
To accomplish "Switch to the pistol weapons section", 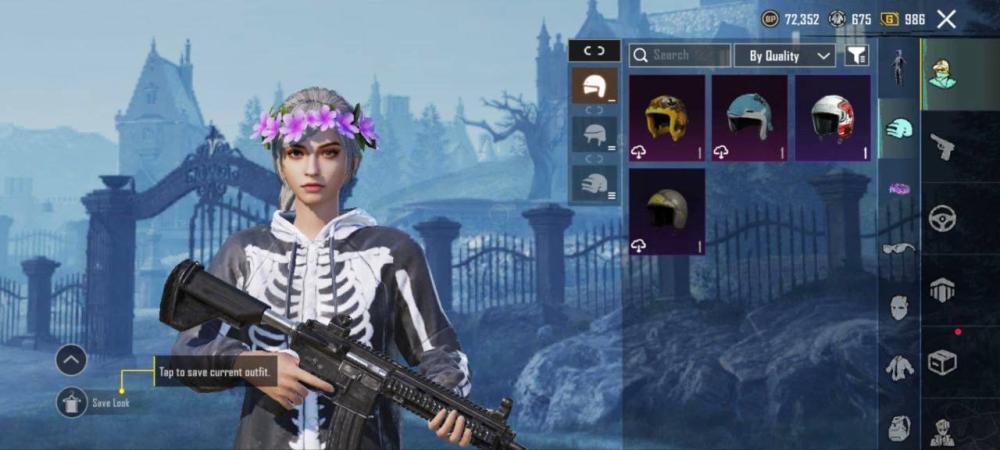I will point(942,146).
